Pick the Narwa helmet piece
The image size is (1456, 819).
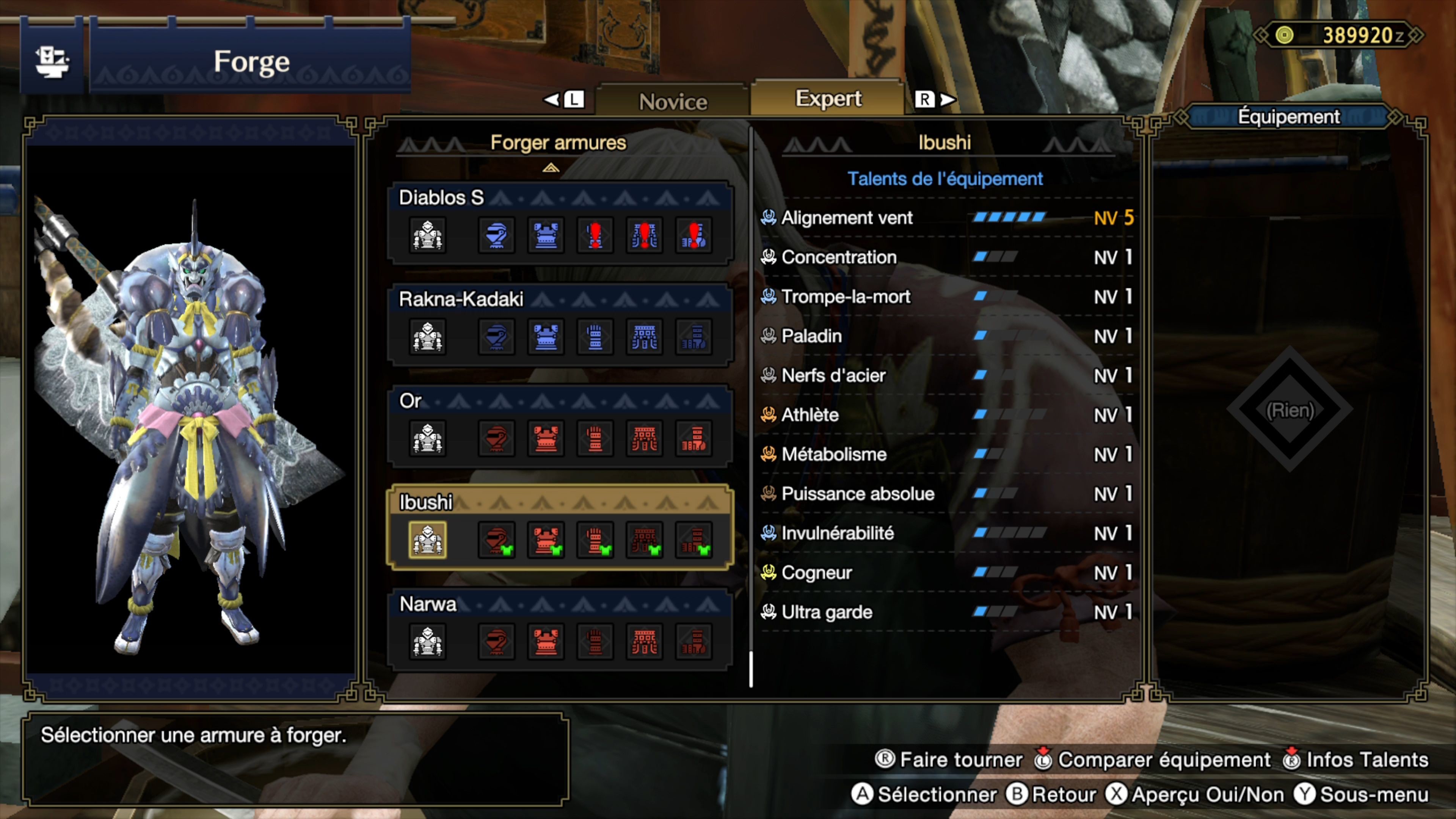click(496, 642)
